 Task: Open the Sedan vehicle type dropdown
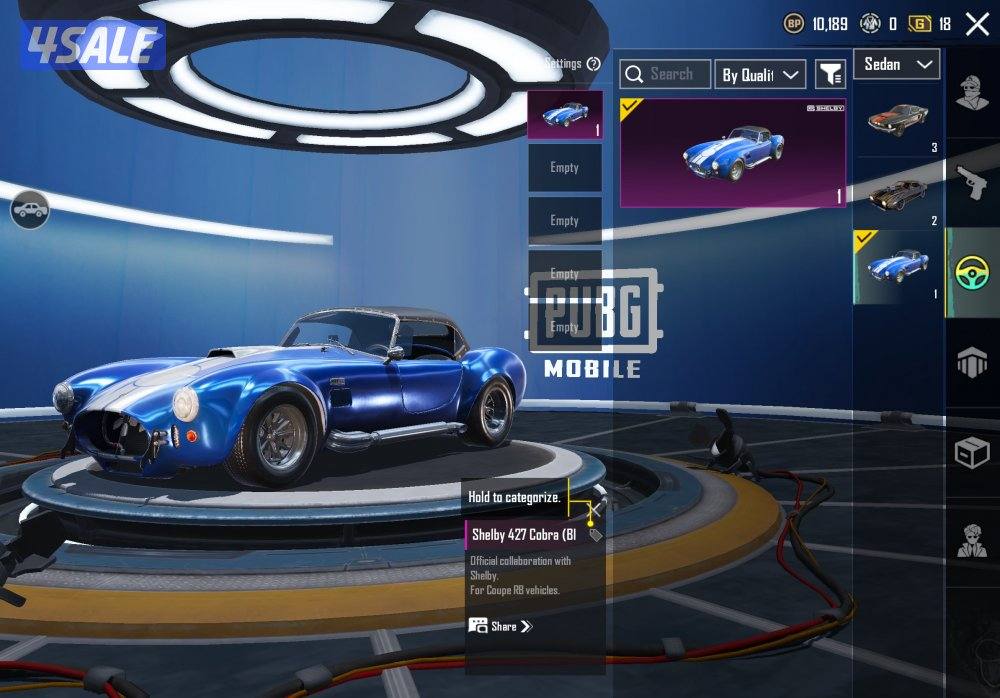point(896,65)
